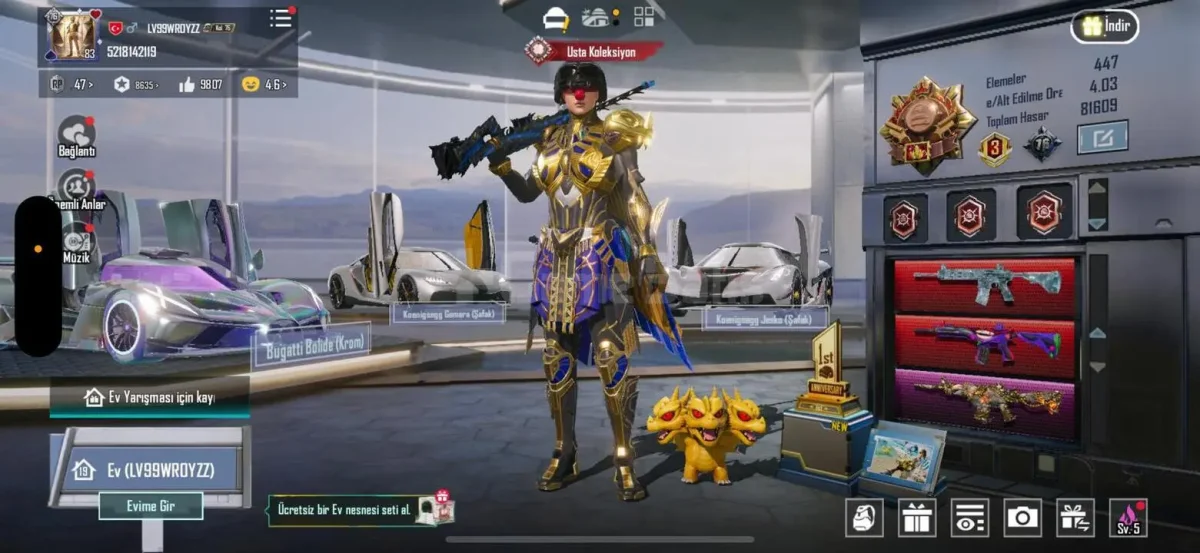Open the eye list view settings icon
This screenshot has height=553, width=1200.
click(x=969, y=517)
